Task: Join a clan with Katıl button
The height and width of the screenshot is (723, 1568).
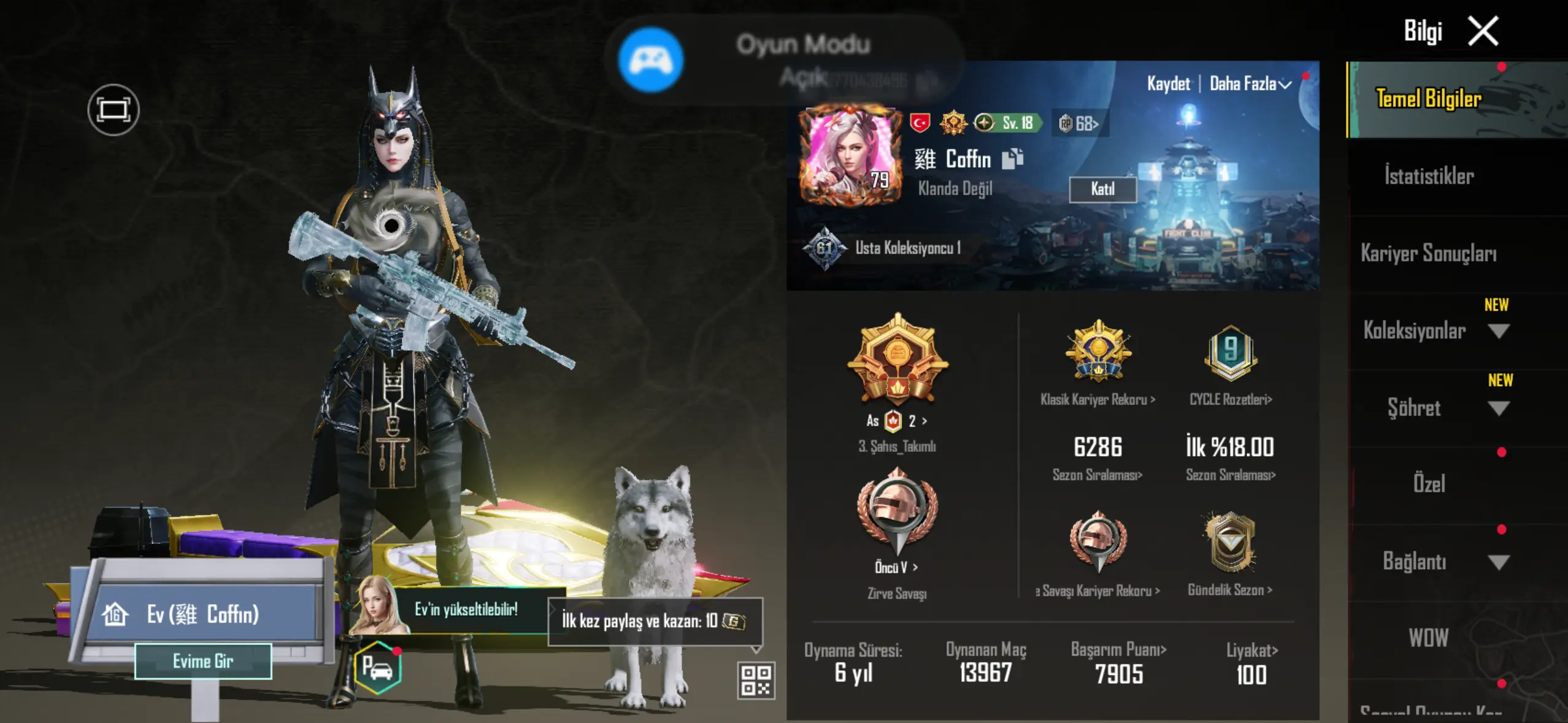Action: pos(1102,189)
